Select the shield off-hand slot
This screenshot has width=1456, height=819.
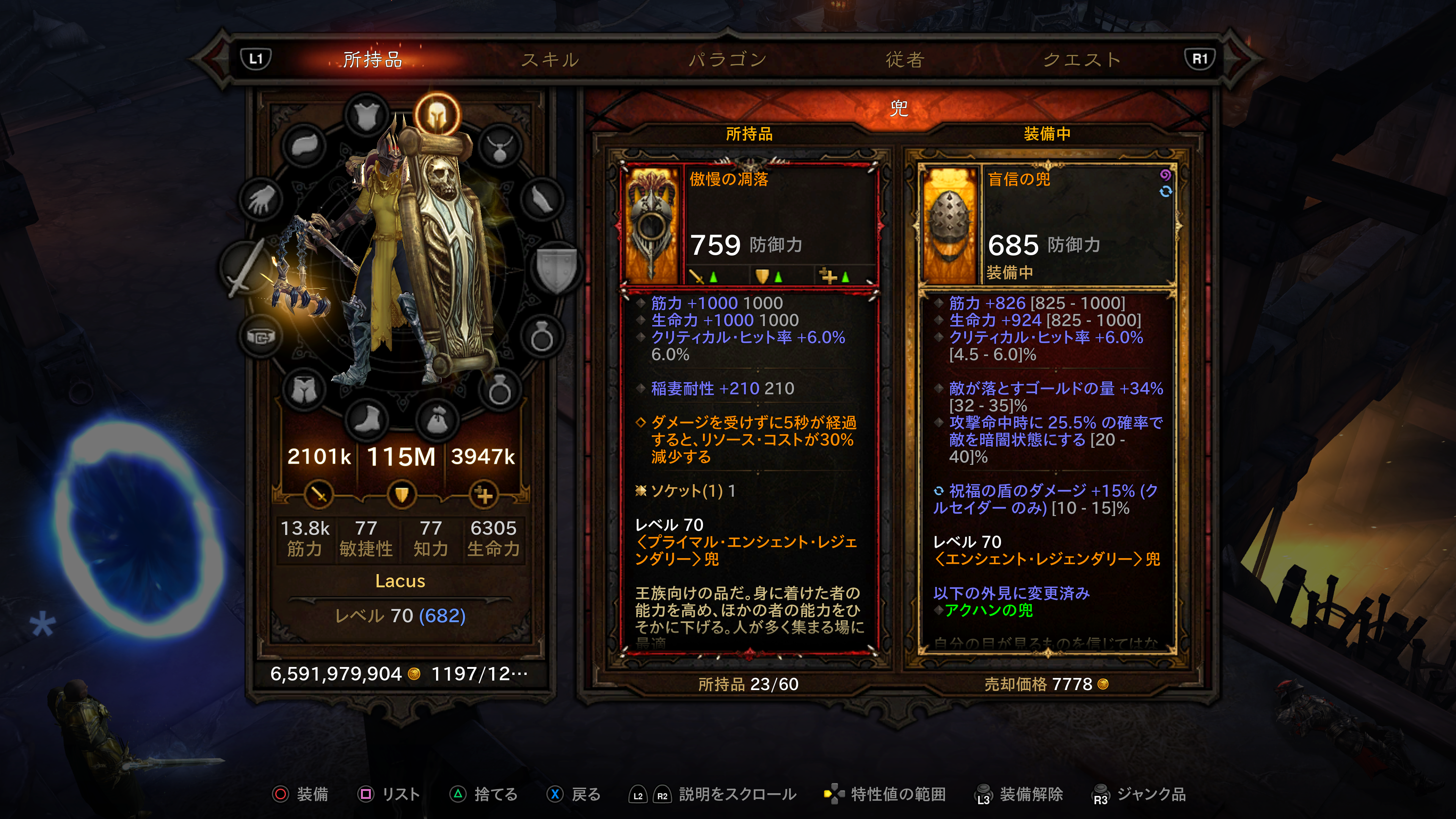pyautogui.click(x=557, y=268)
